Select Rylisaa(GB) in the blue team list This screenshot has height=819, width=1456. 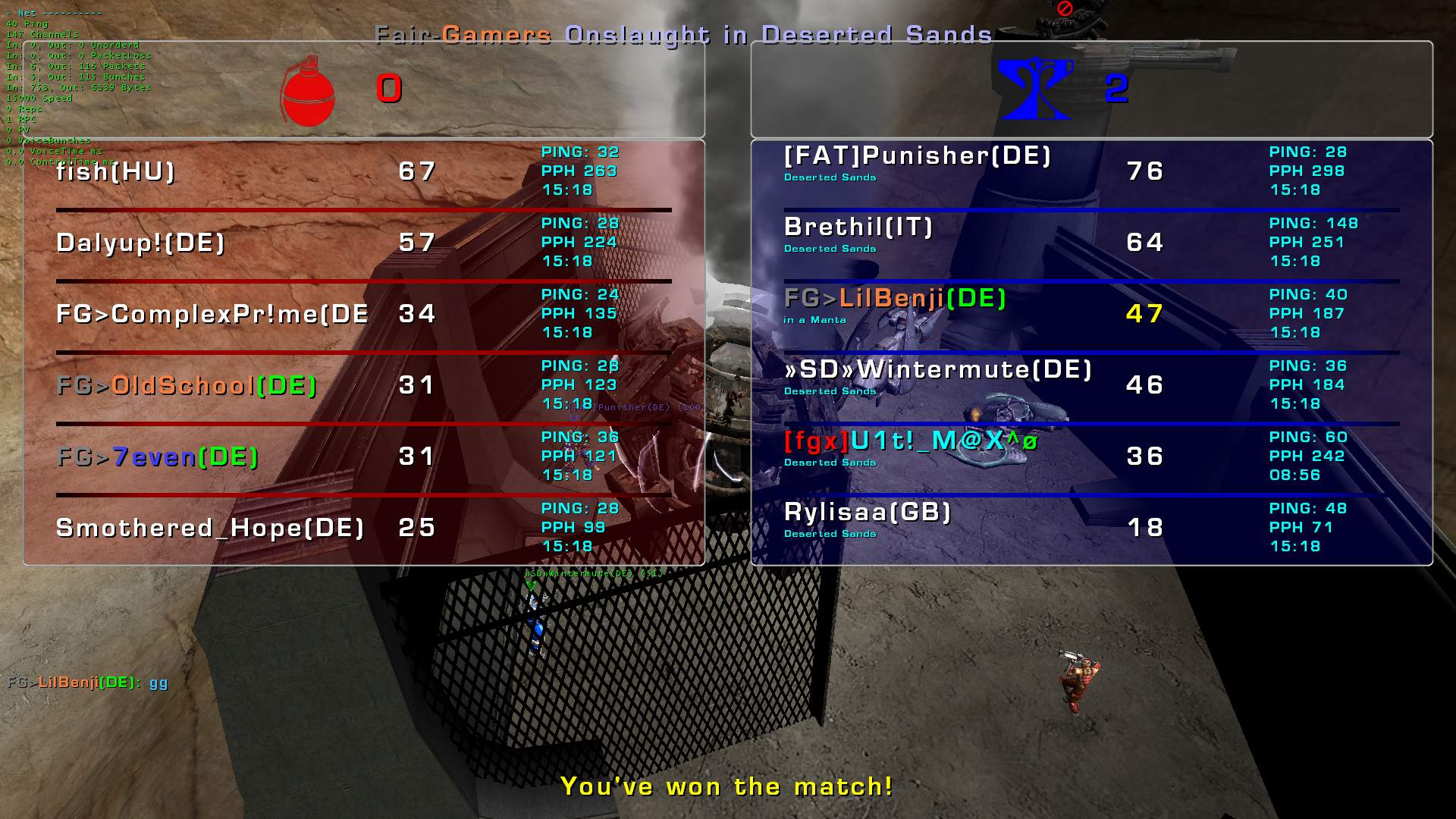(868, 513)
